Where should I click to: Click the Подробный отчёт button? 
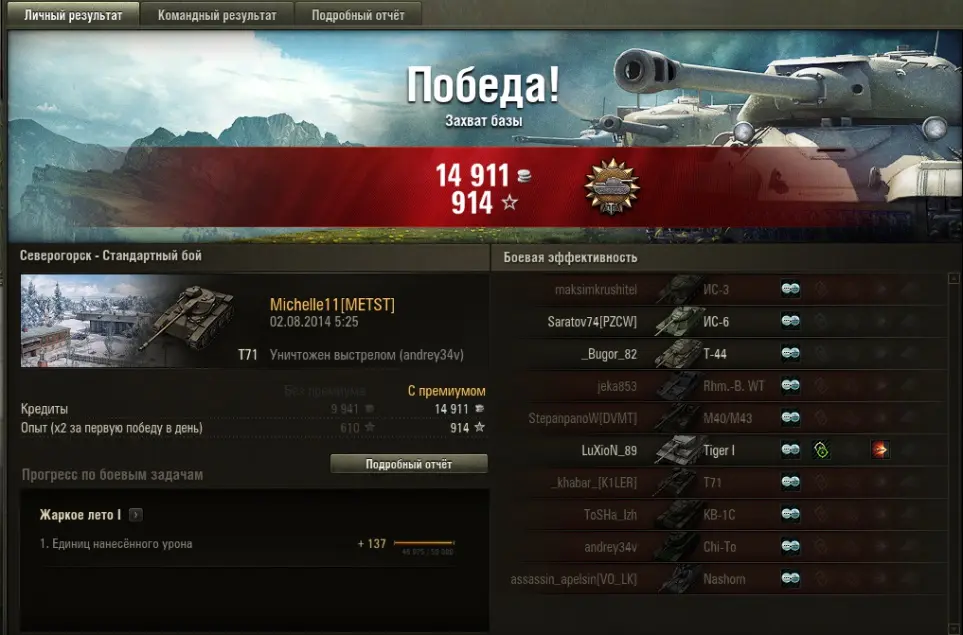(x=409, y=464)
